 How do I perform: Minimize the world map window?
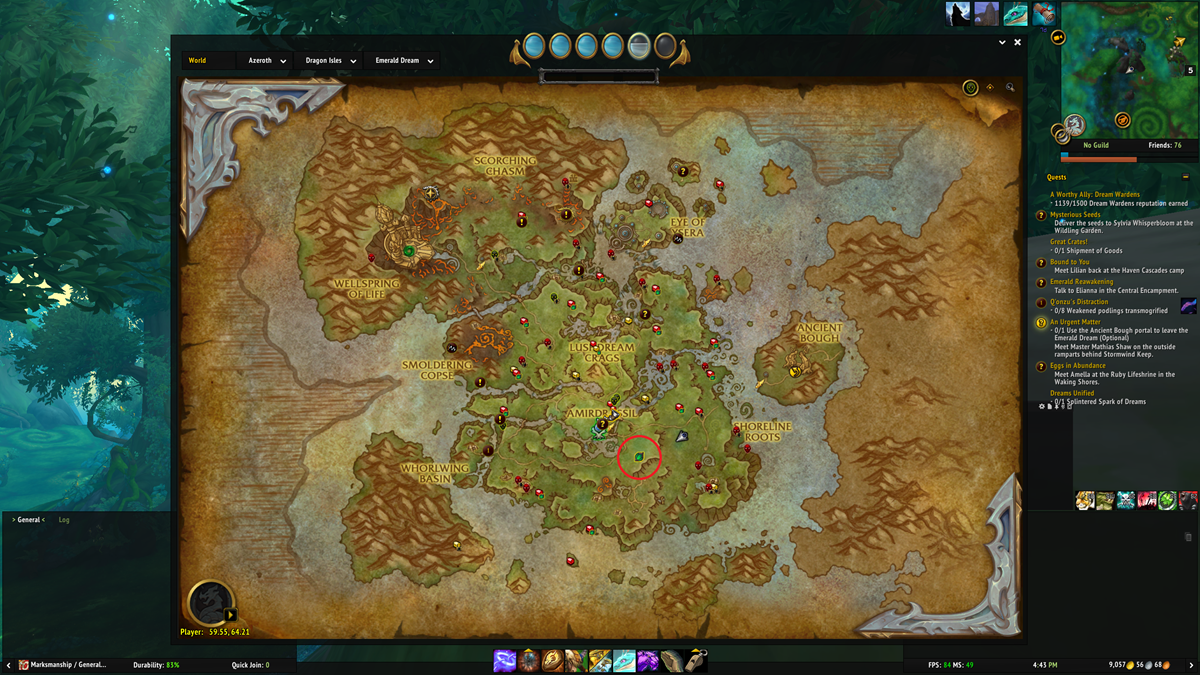click(1002, 43)
